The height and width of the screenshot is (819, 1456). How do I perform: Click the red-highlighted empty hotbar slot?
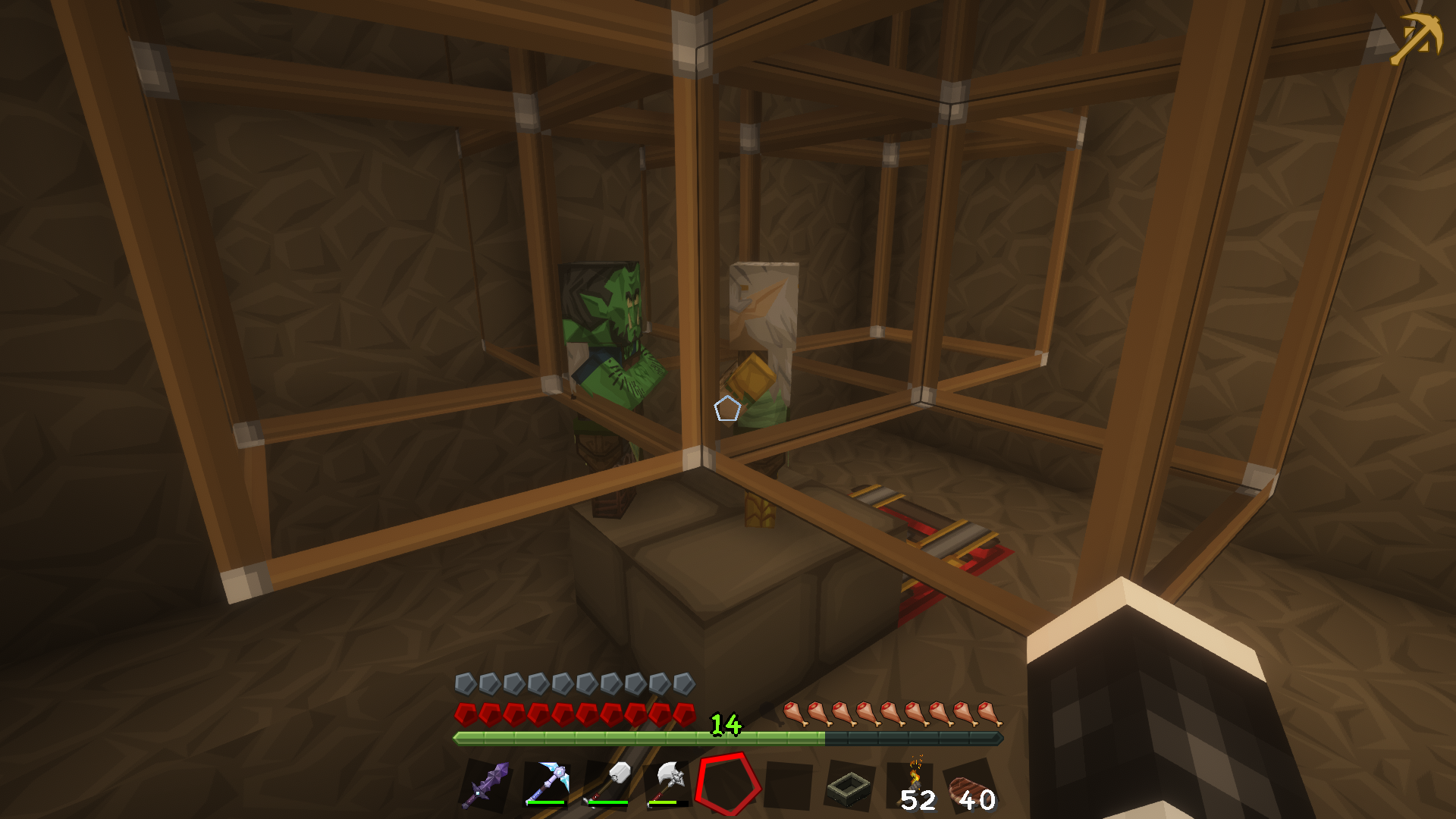tap(728, 784)
